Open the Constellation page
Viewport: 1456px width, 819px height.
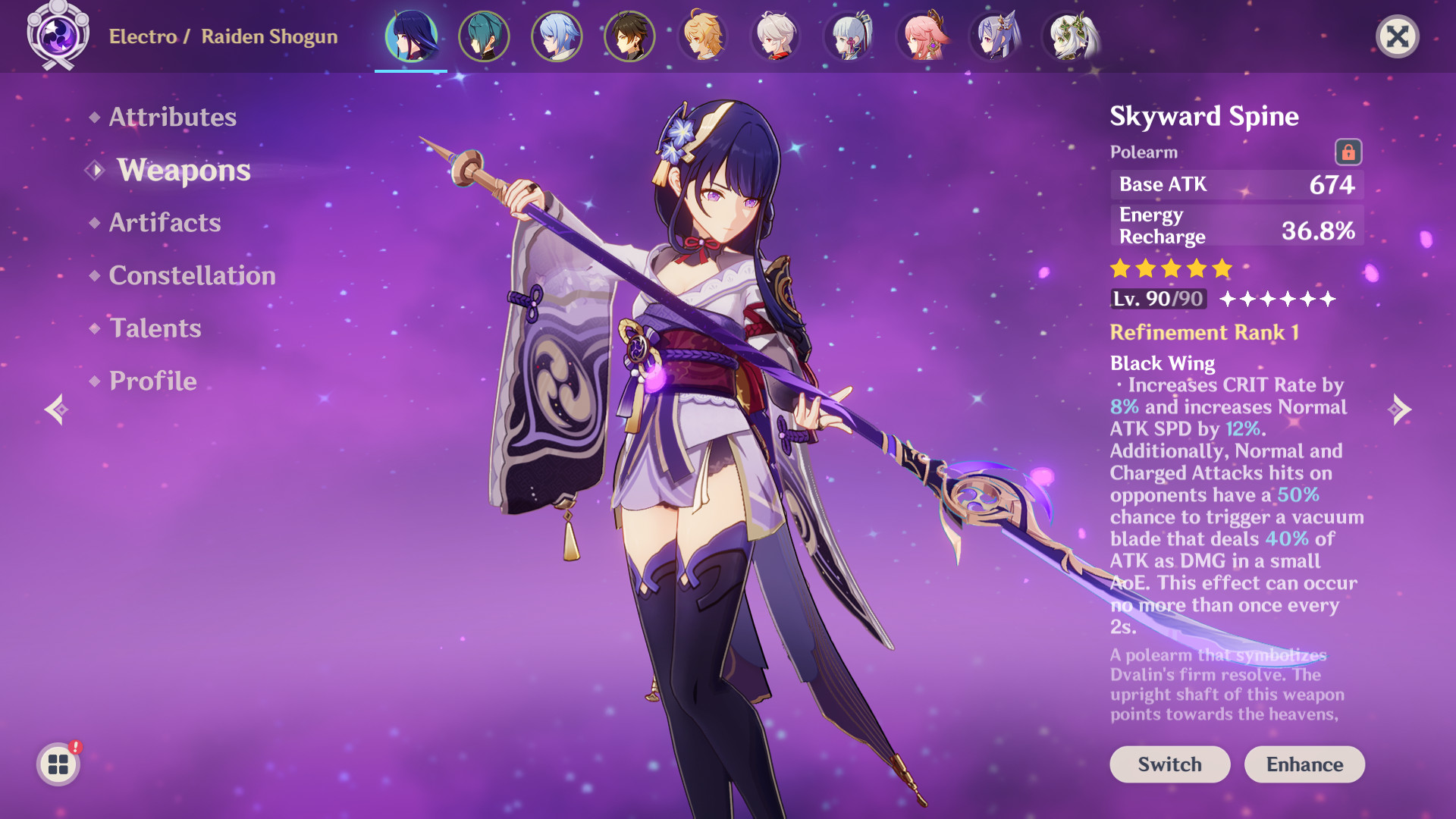pyautogui.click(x=192, y=275)
